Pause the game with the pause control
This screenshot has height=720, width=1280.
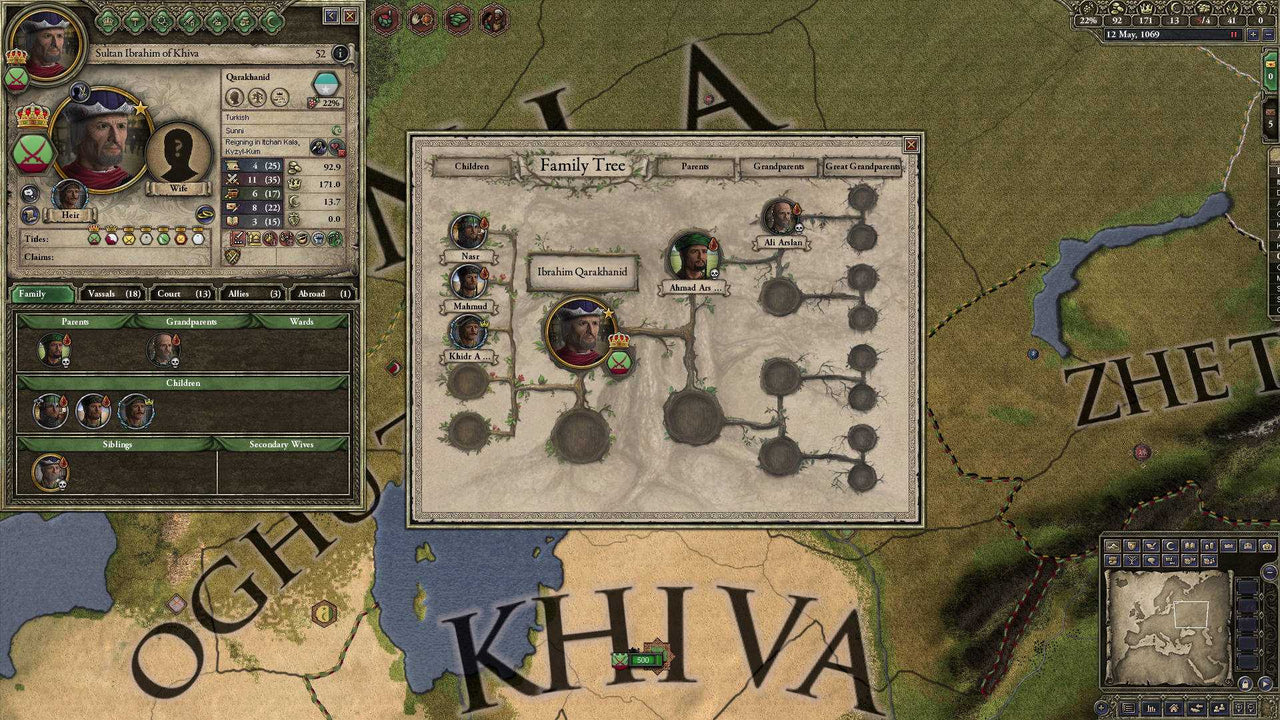[x=1232, y=34]
